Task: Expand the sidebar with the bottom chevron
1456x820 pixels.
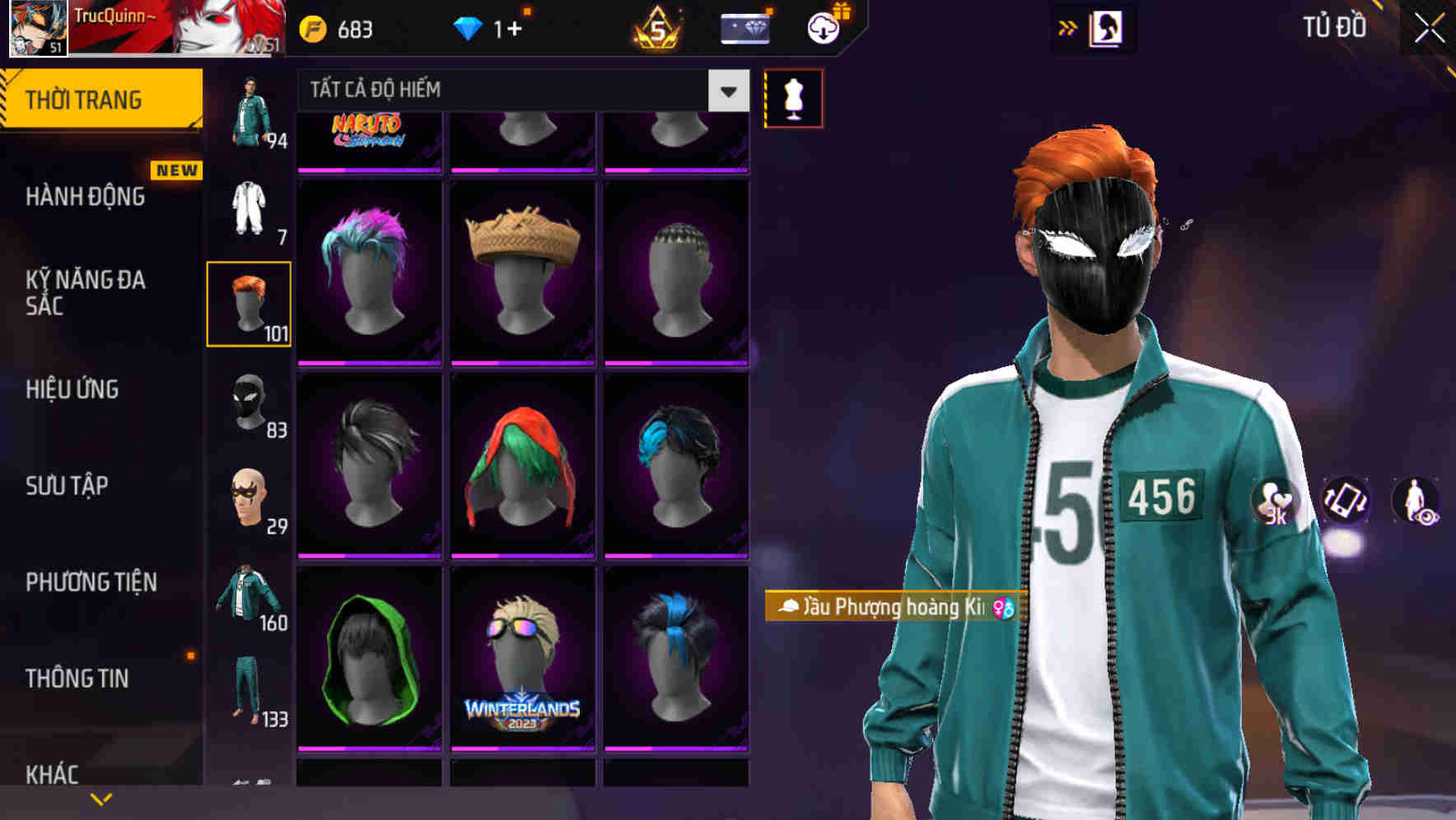Action: click(99, 799)
